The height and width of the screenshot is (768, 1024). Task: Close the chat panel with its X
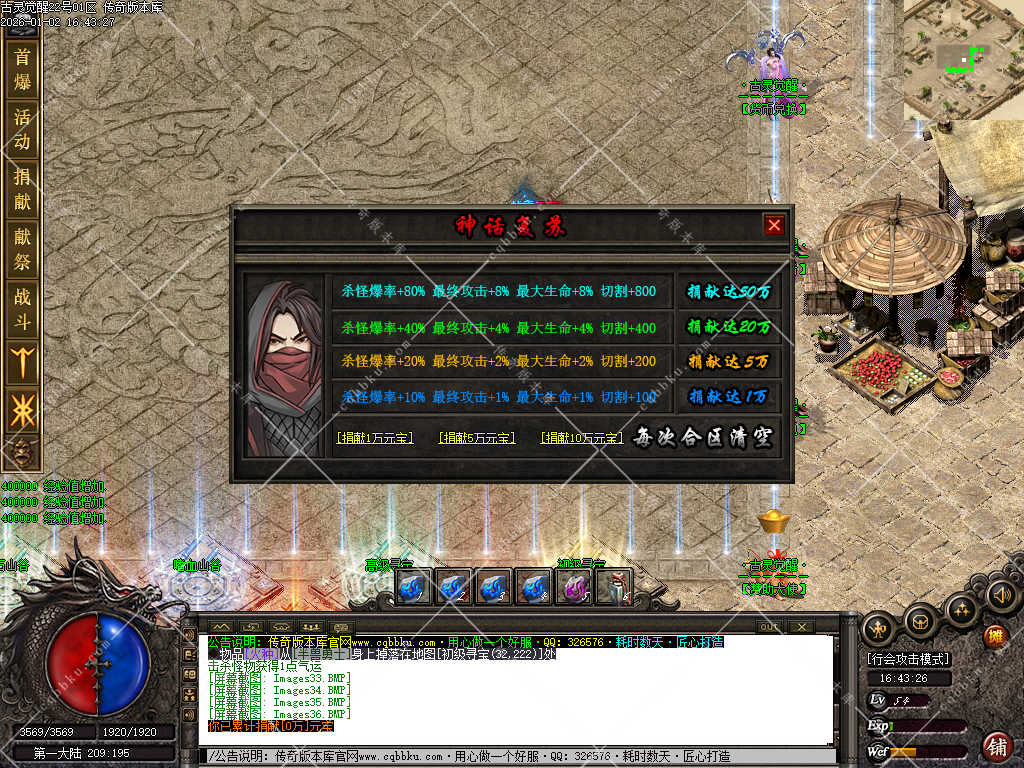click(x=801, y=627)
